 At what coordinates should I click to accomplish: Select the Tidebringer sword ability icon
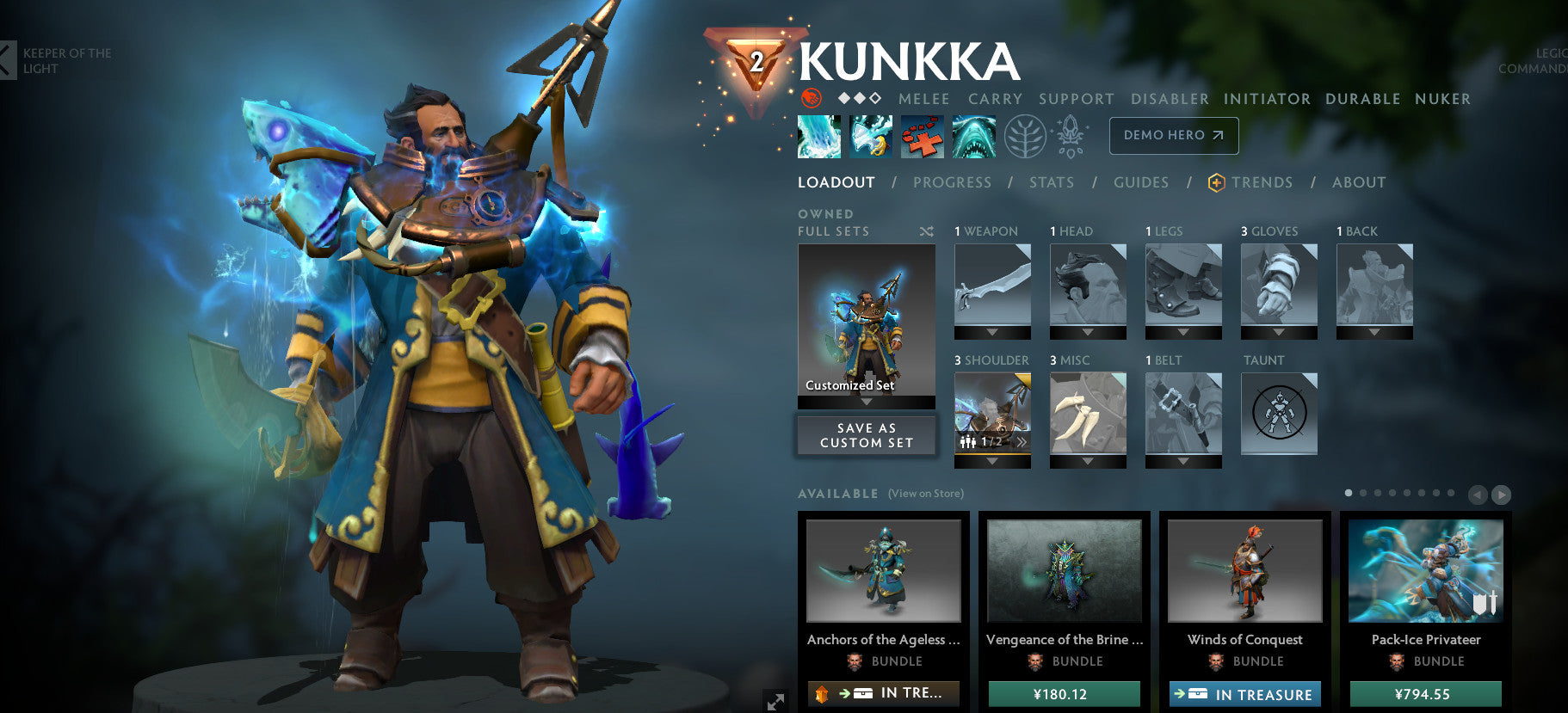pos(870,136)
